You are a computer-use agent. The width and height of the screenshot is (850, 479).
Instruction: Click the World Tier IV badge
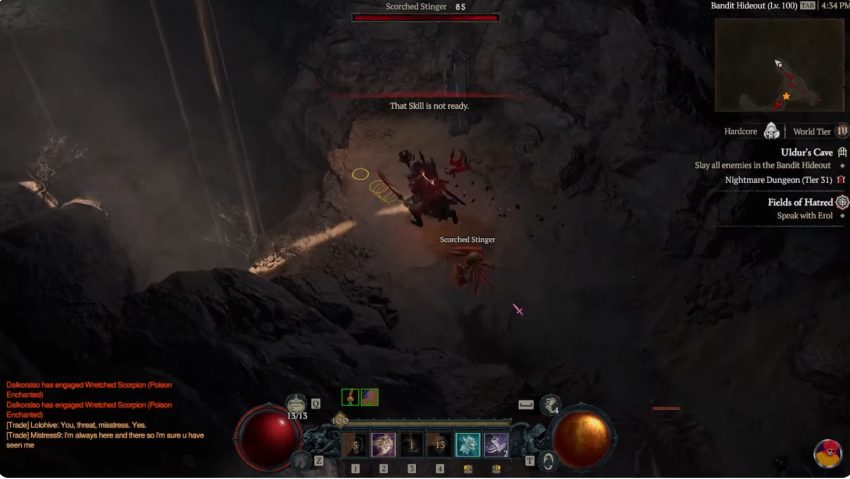coord(842,131)
